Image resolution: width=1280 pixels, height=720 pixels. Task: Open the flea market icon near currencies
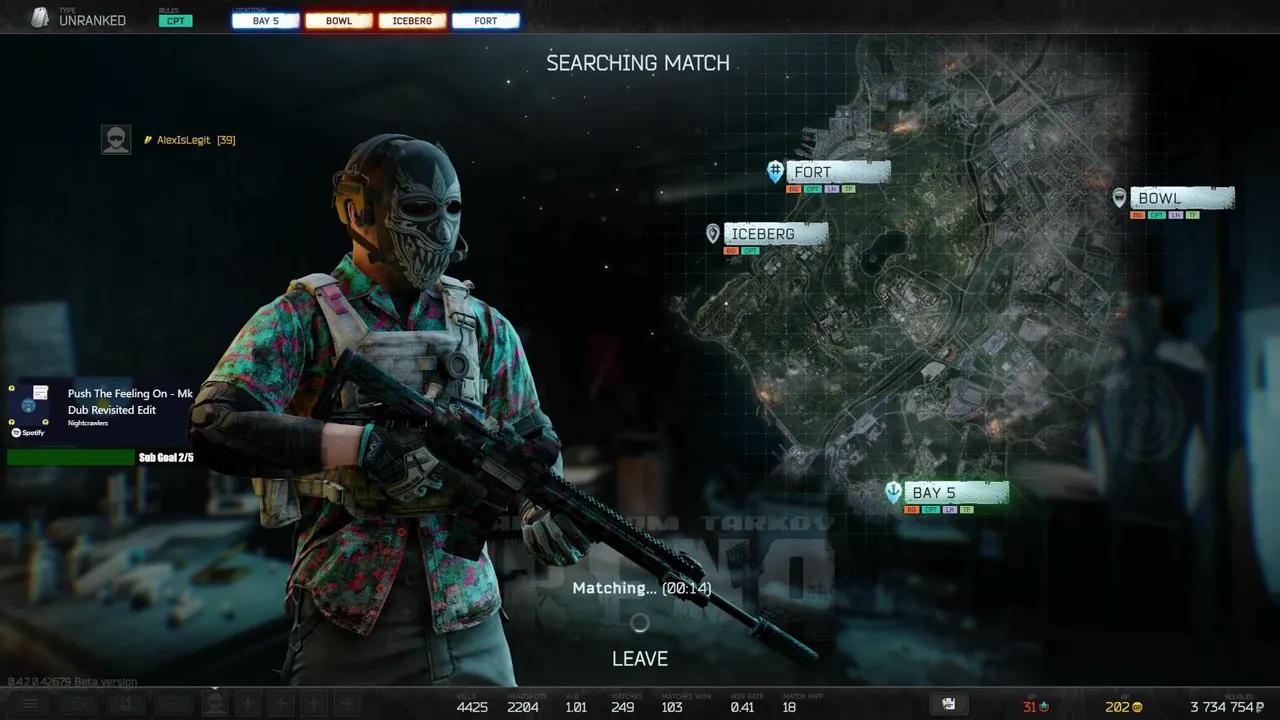point(948,704)
